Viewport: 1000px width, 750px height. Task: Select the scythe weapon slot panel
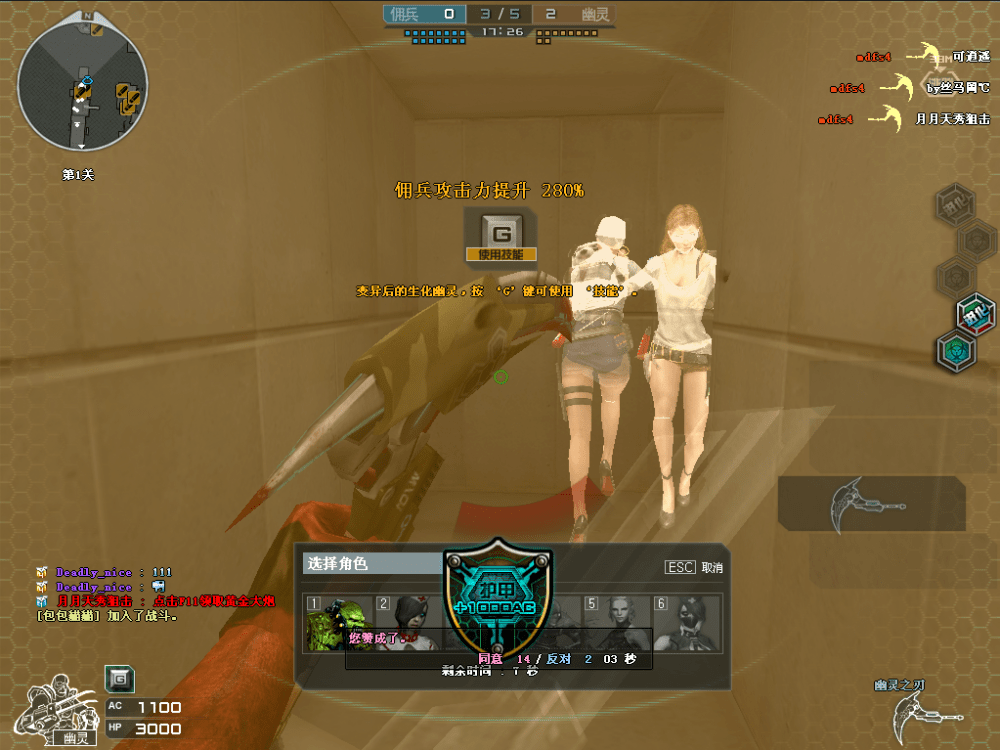(x=871, y=503)
